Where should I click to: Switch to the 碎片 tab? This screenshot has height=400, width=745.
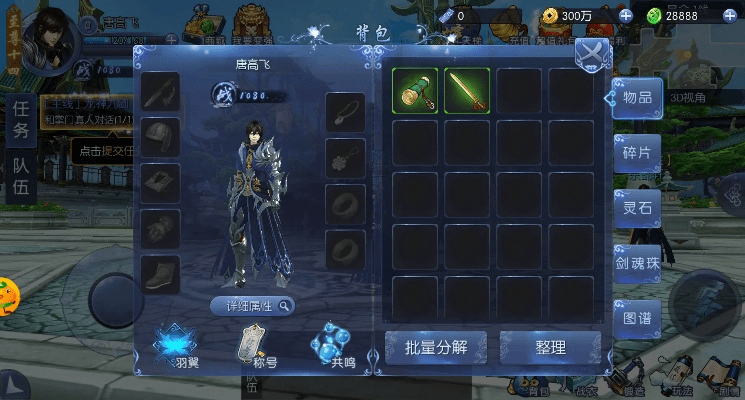tap(637, 153)
